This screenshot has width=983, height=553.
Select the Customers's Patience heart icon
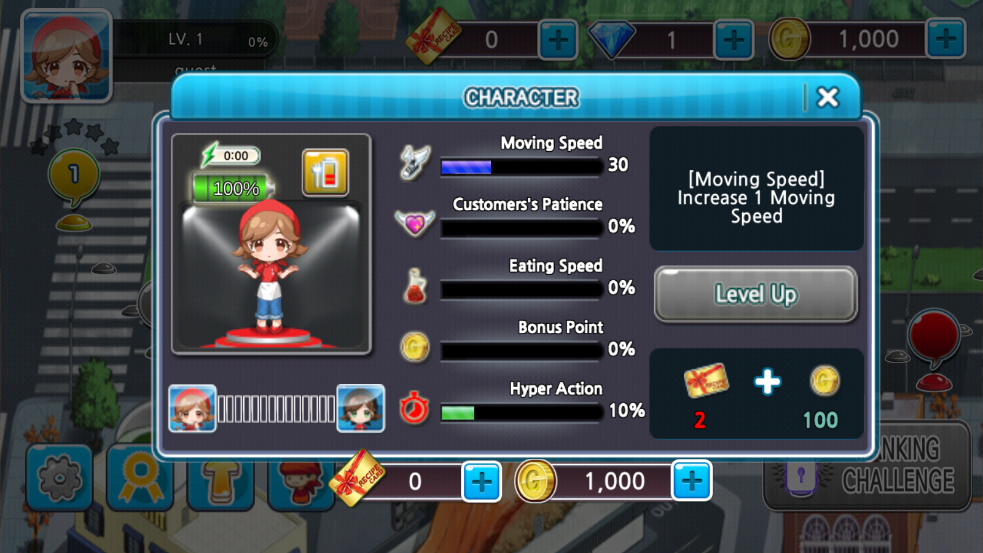coord(414,224)
